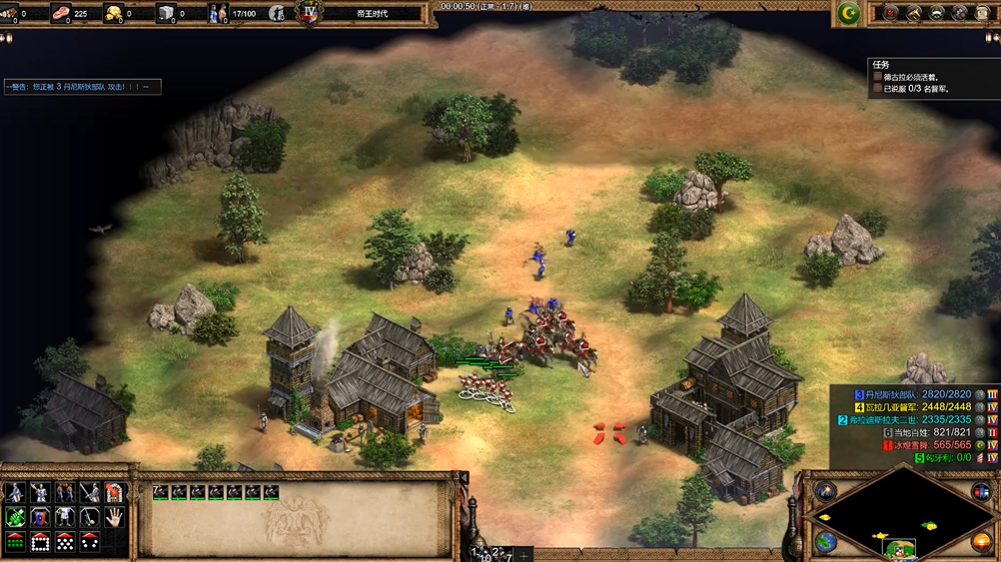The image size is (1001, 562).
Task: Choose the flank formation
Action: coord(90,542)
